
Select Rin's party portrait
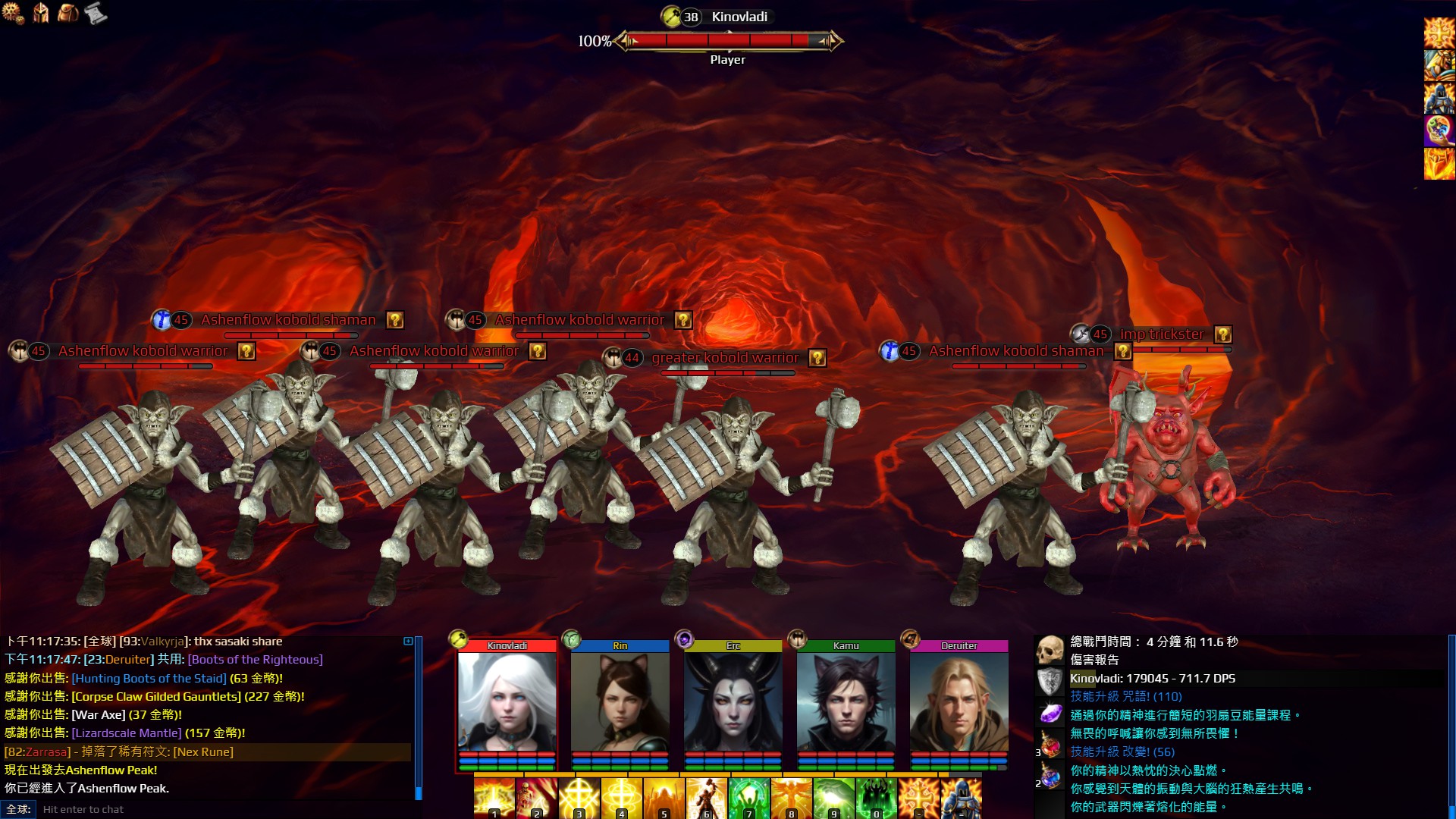pyautogui.click(x=620, y=701)
